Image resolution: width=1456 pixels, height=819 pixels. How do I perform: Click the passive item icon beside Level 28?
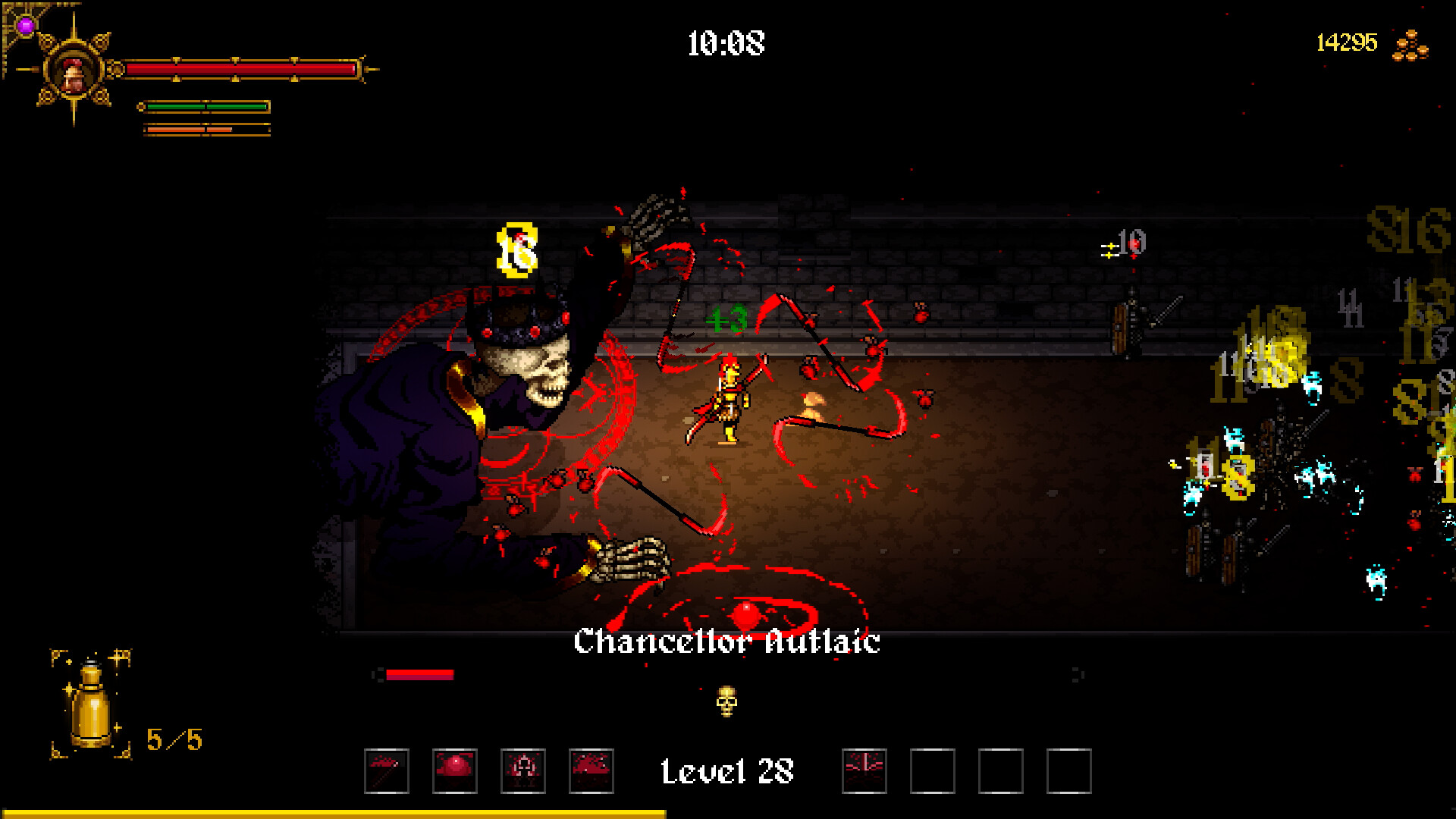[864, 770]
